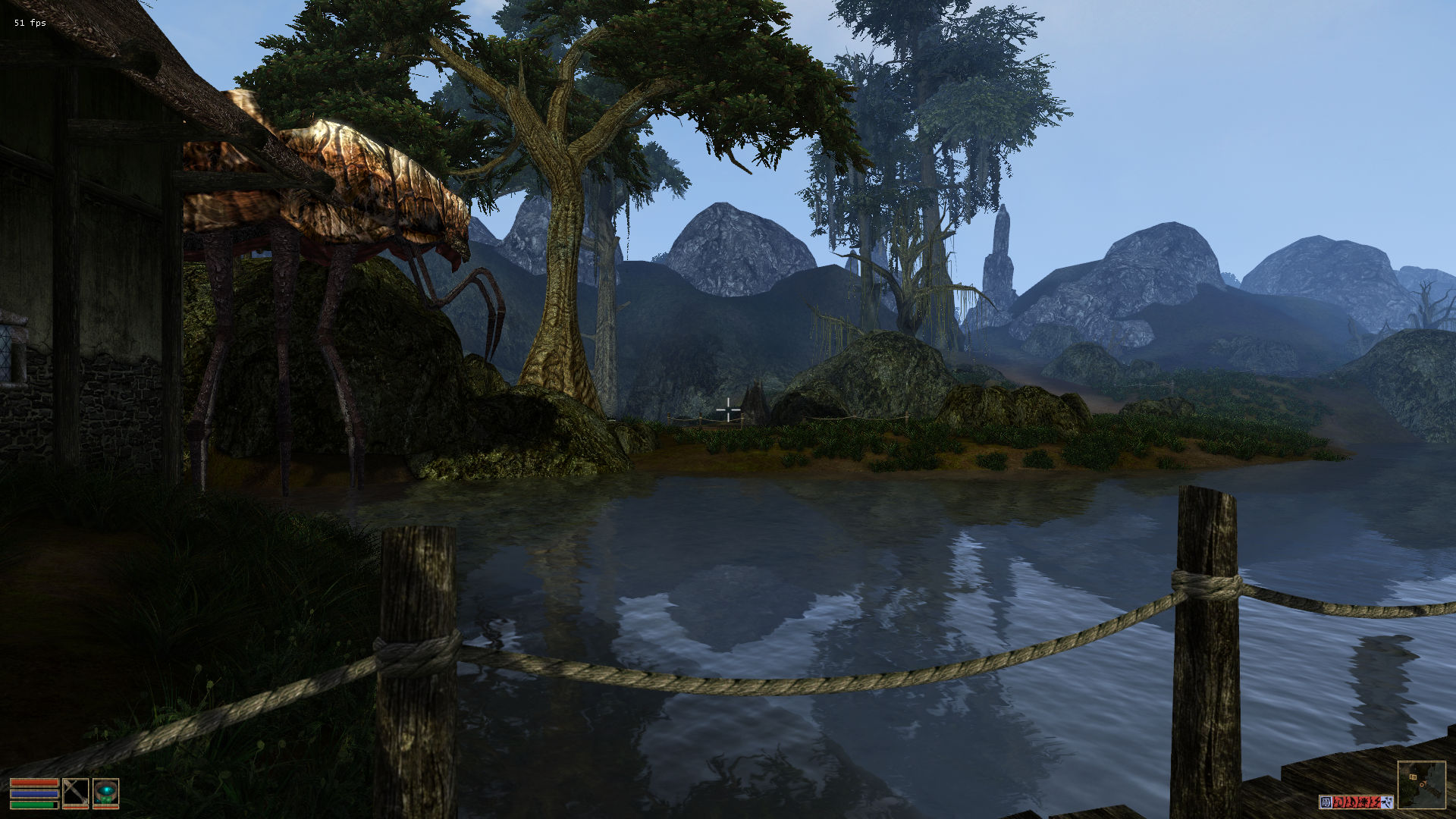
Task: Select the teal gem ring magic icon
Action: (105, 792)
